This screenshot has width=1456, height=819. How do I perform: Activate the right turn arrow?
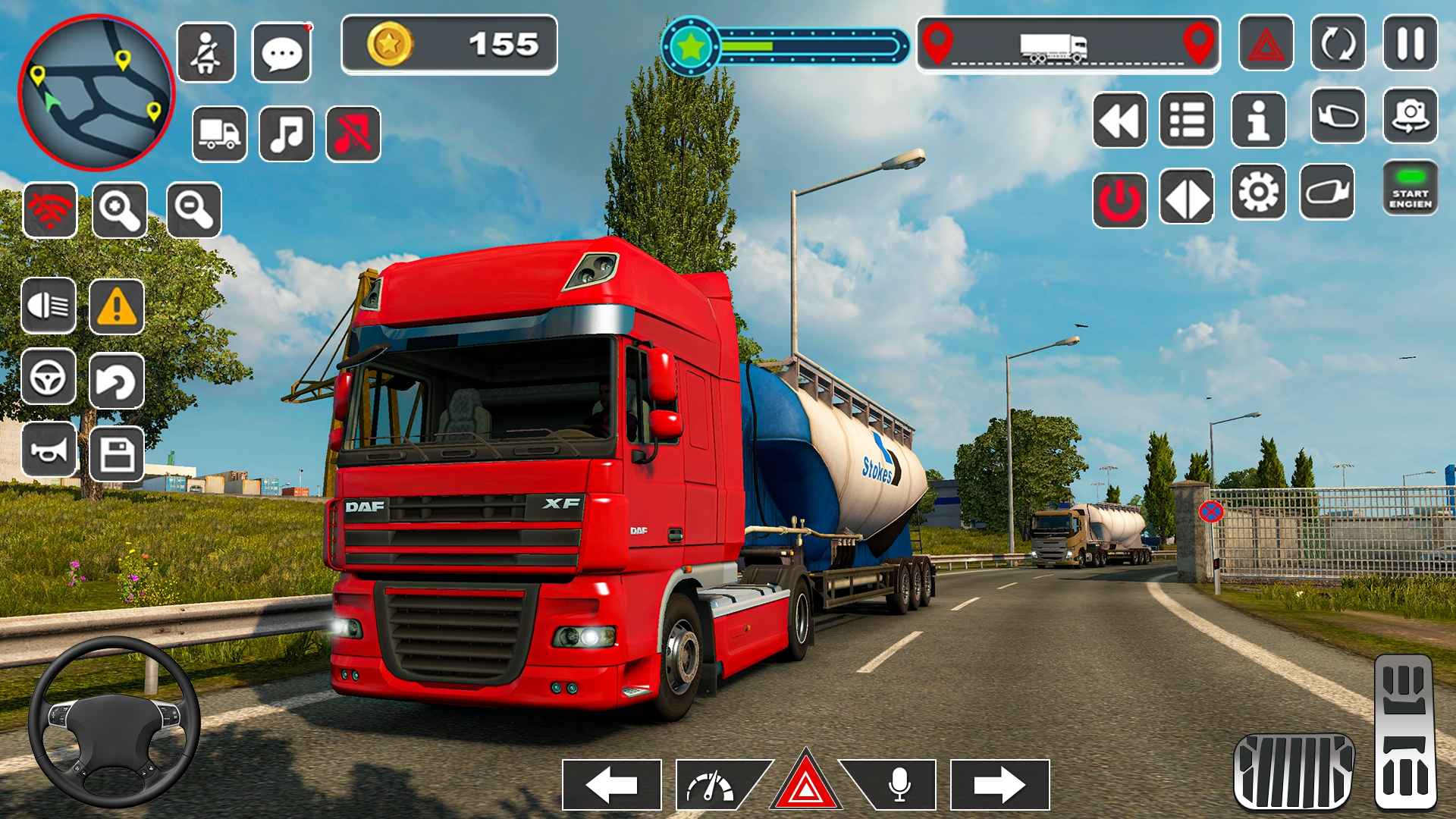coord(999,784)
